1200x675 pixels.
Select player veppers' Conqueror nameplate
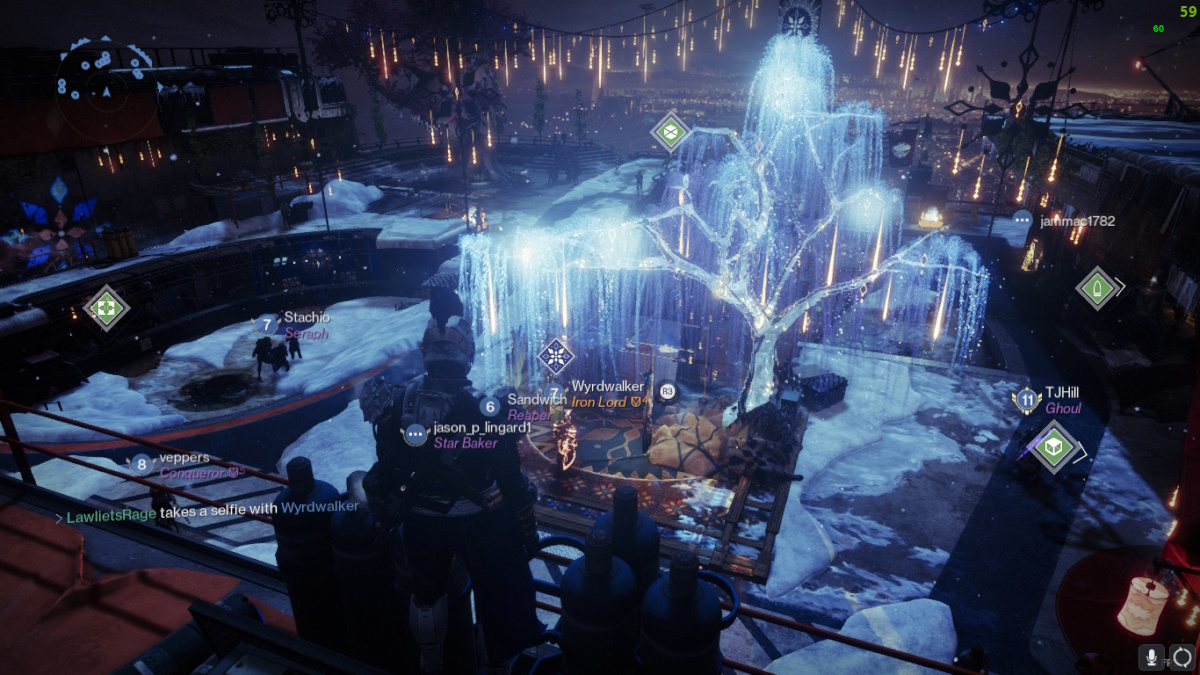[x=183, y=465]
